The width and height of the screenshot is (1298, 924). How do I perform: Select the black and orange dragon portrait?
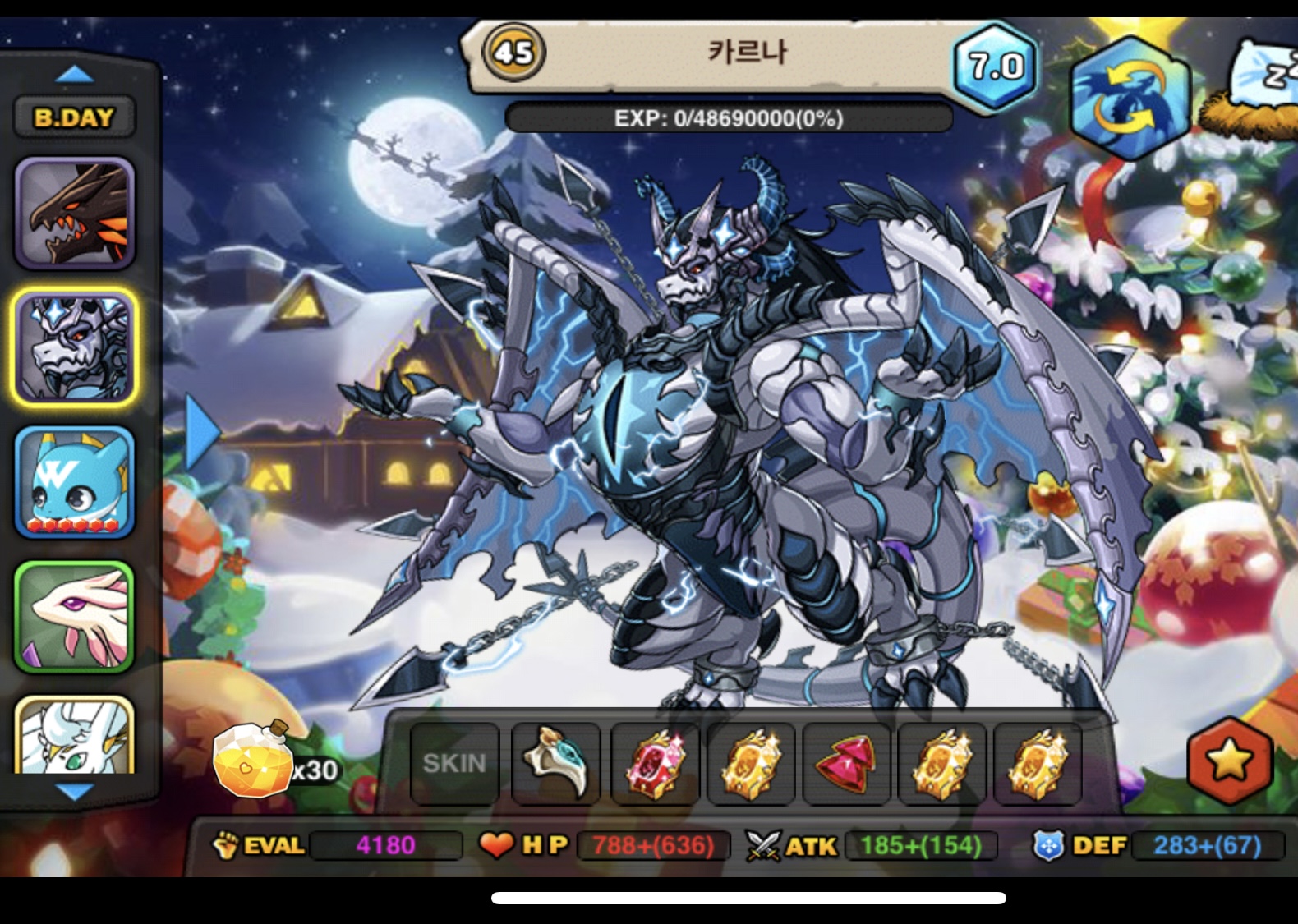[75, 213]
